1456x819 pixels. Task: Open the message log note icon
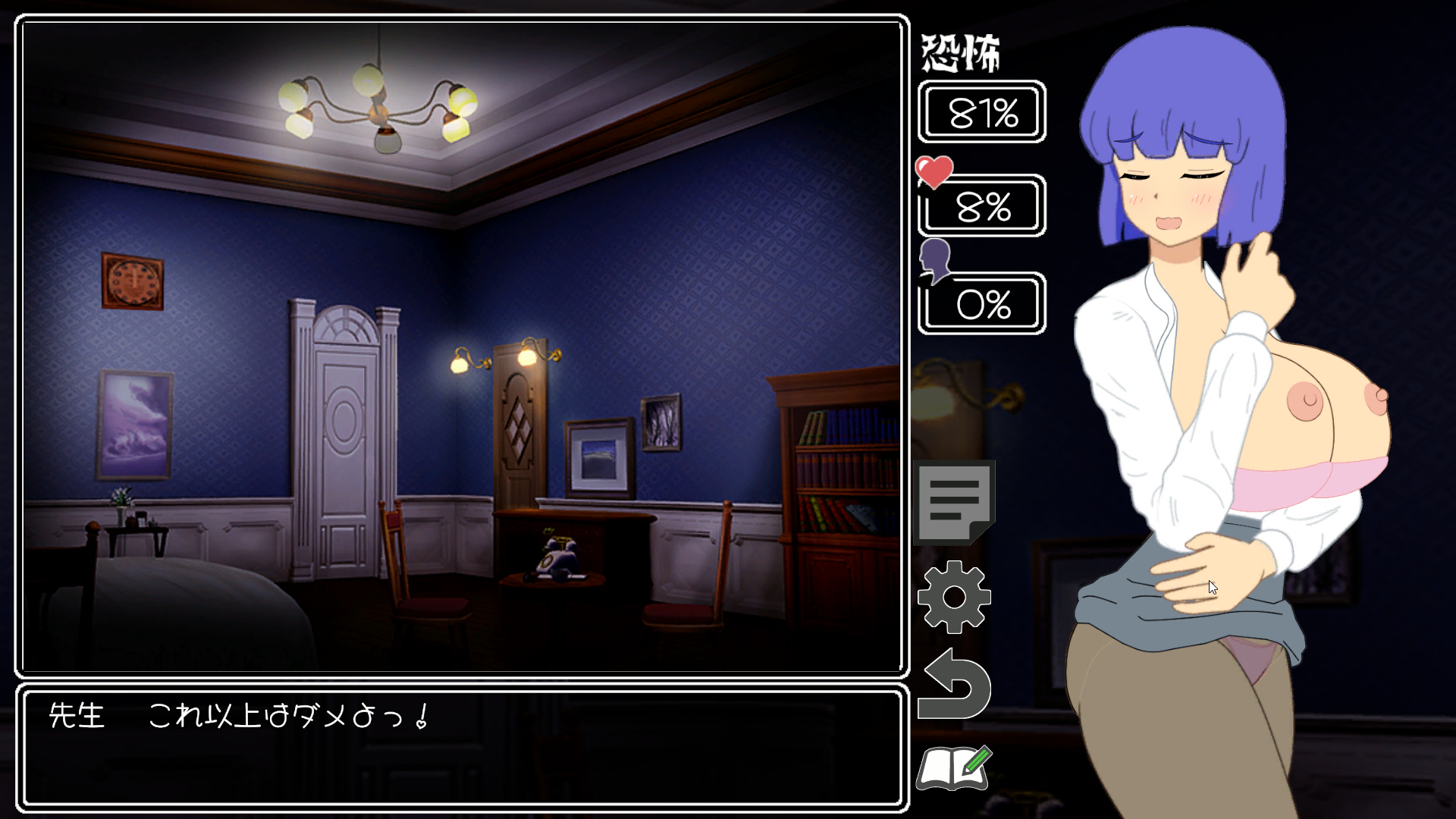(954, 501)
